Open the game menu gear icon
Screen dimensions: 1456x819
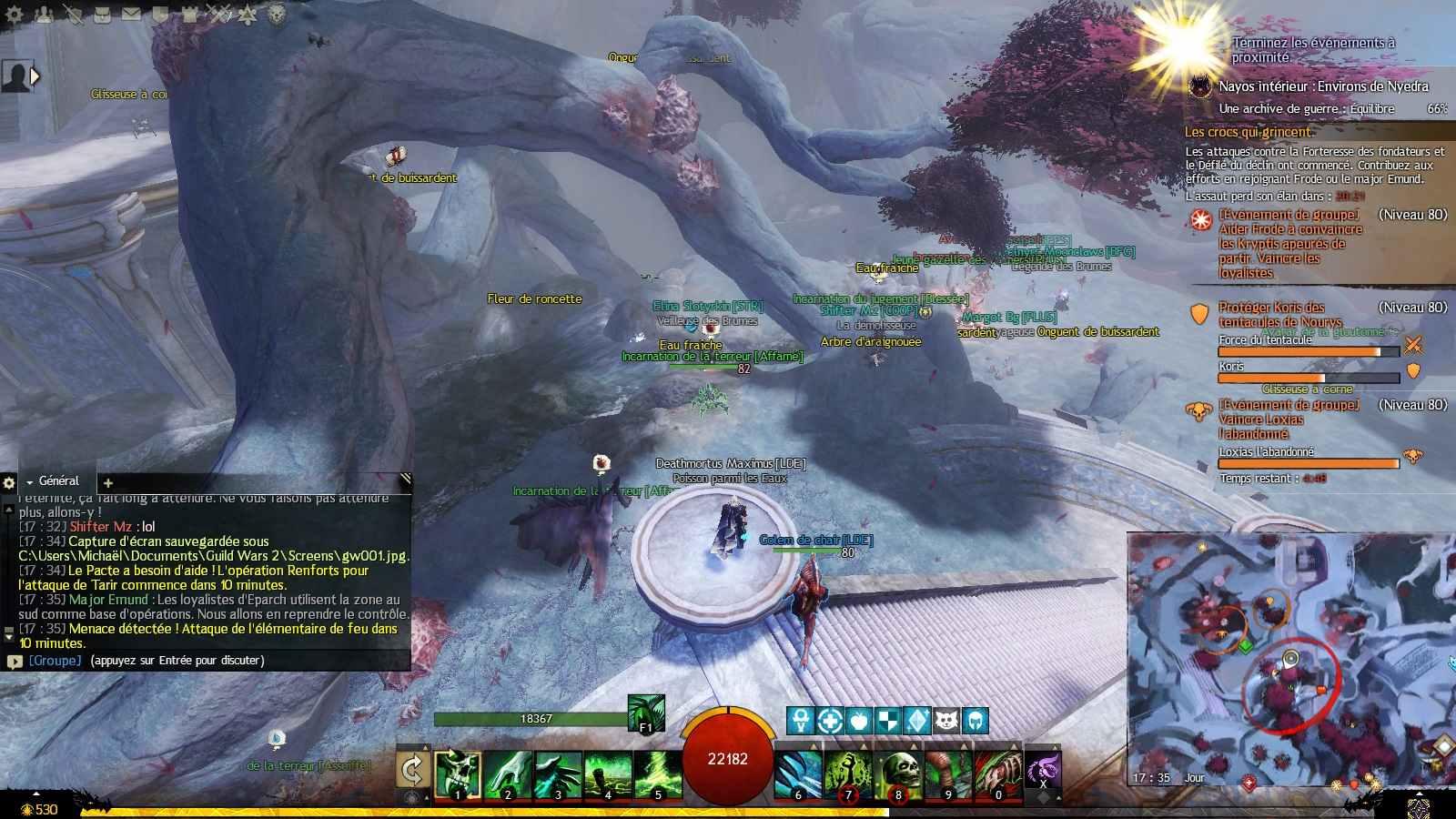15,14
